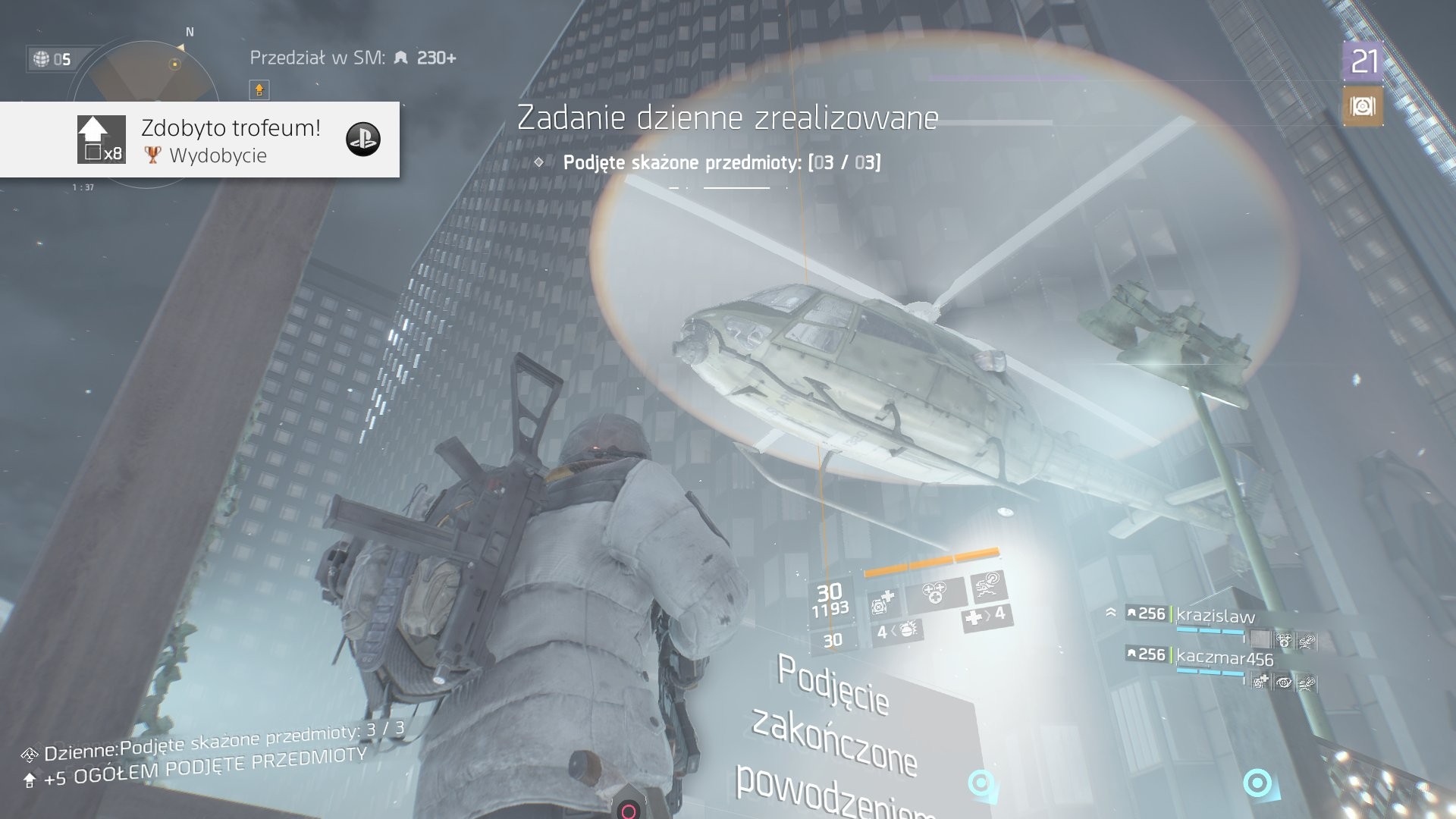The image size is (1456, 819).
Task: Use the medkit icon showing 4
Action: (x=984, y=617)
